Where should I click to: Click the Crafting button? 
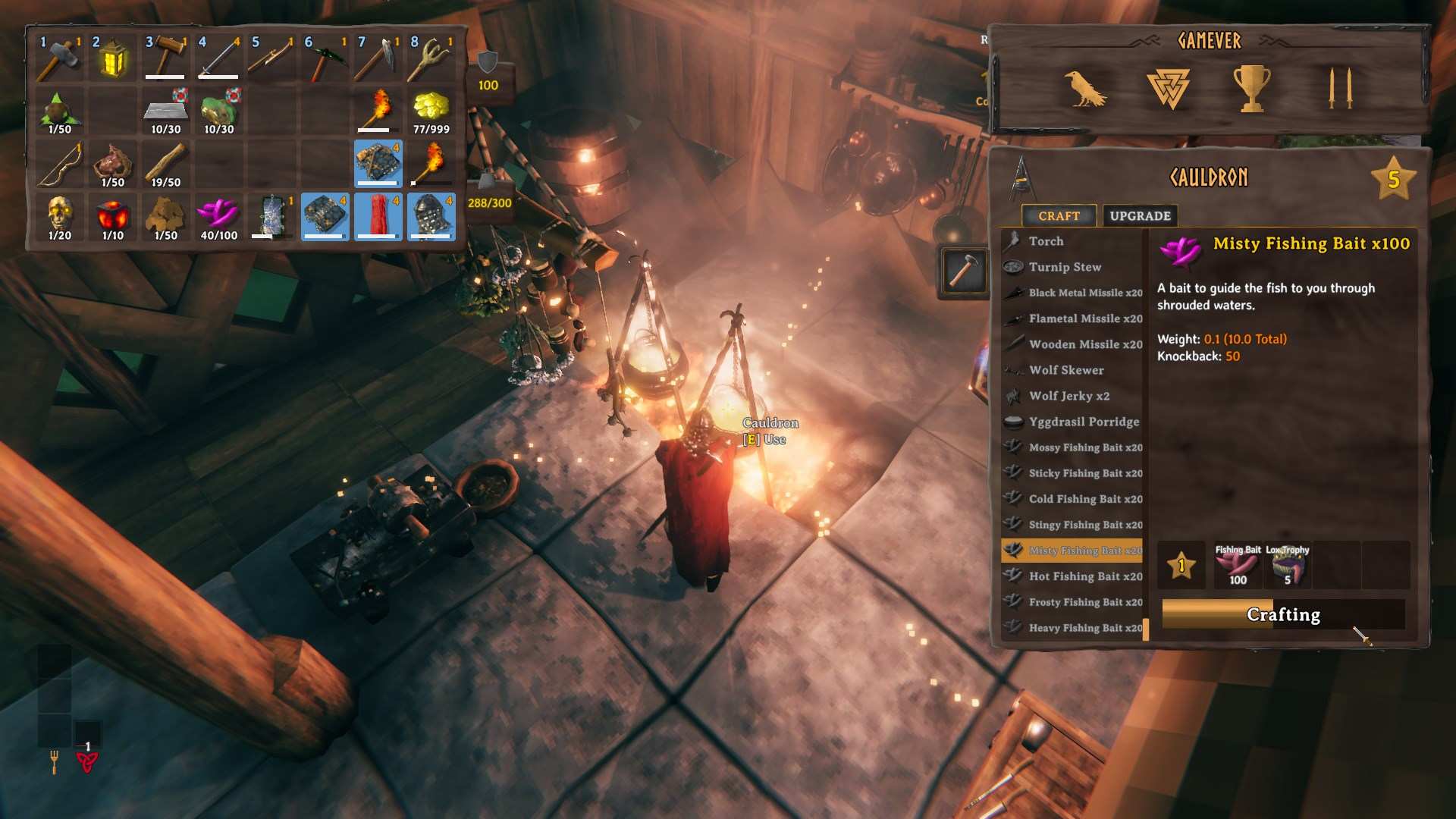point(1282,615)
